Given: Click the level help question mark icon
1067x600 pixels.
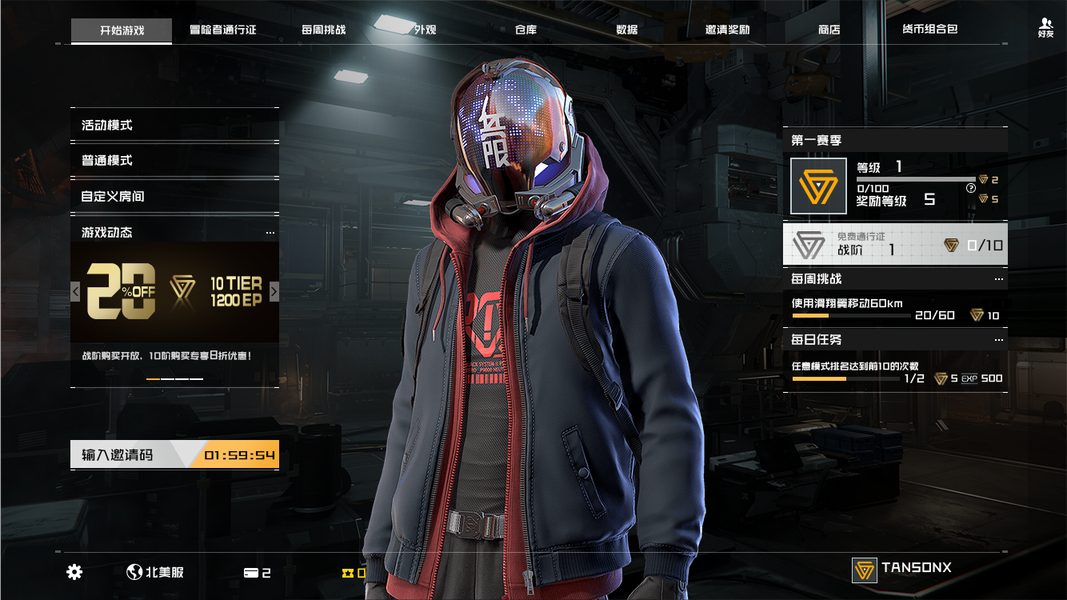Looking at the screenshot, I should pos(970,188).
